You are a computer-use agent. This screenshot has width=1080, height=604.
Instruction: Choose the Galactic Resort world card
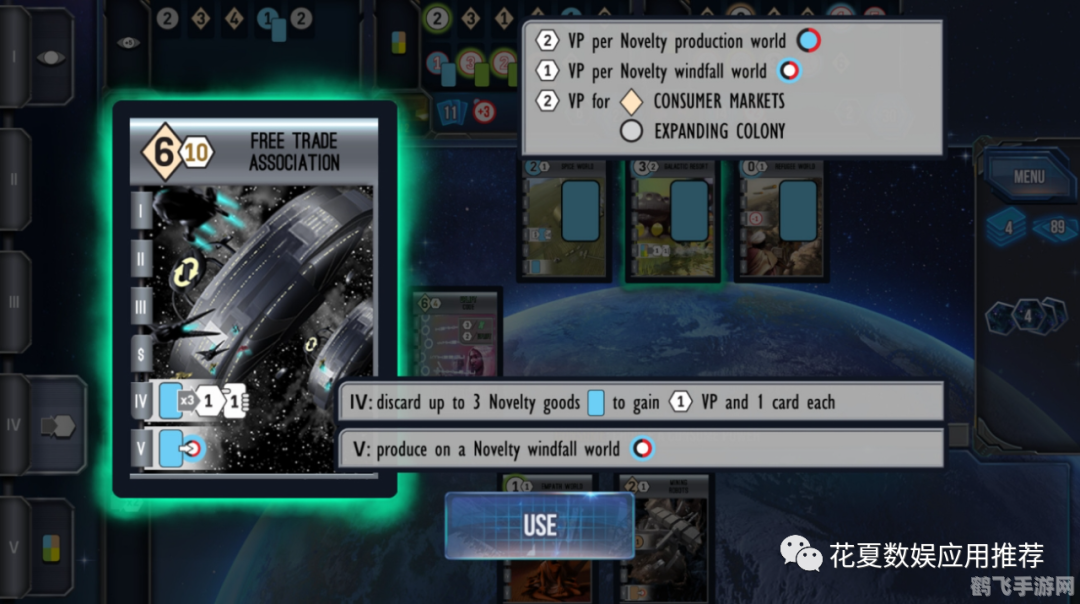[673, 218]
